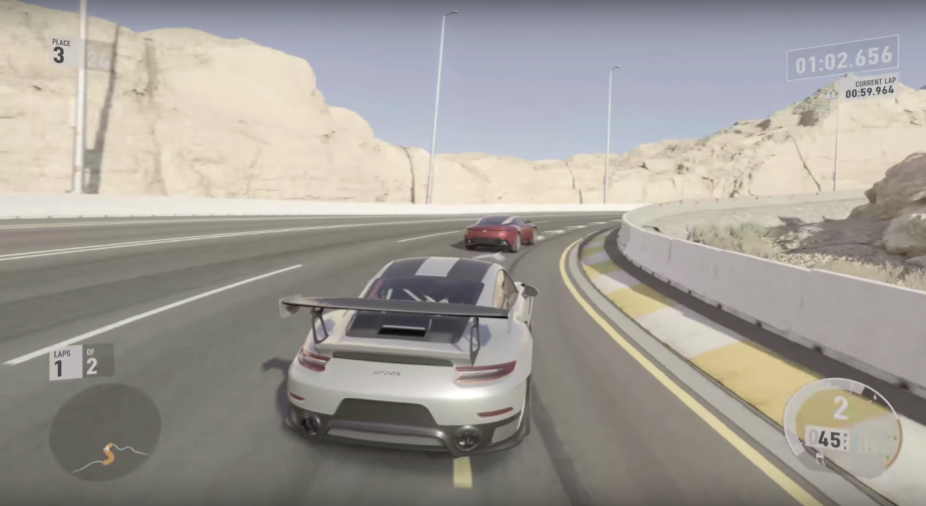The image size is (926, 506).
Task: Click the circular track minimap
Action: point(104,431)
